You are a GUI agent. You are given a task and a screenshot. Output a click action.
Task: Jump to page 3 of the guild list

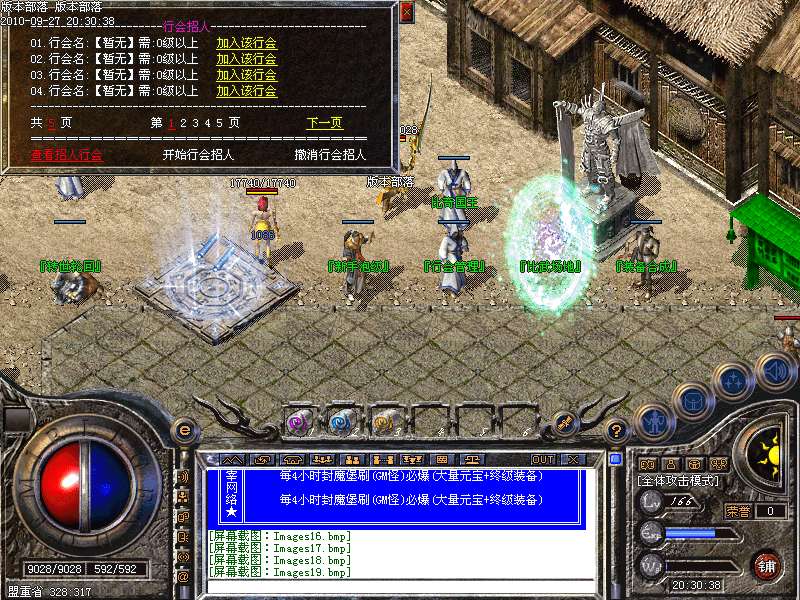point(195,123)
